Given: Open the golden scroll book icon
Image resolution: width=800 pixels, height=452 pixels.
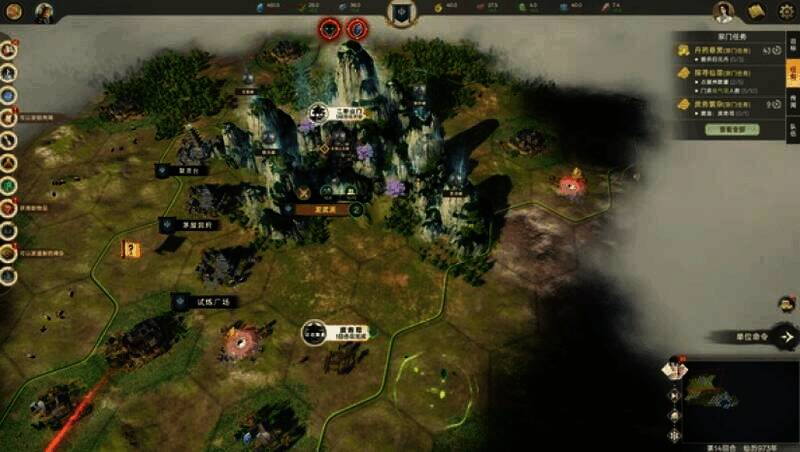Looking at the screenshot, I should [x=756, y=12].
